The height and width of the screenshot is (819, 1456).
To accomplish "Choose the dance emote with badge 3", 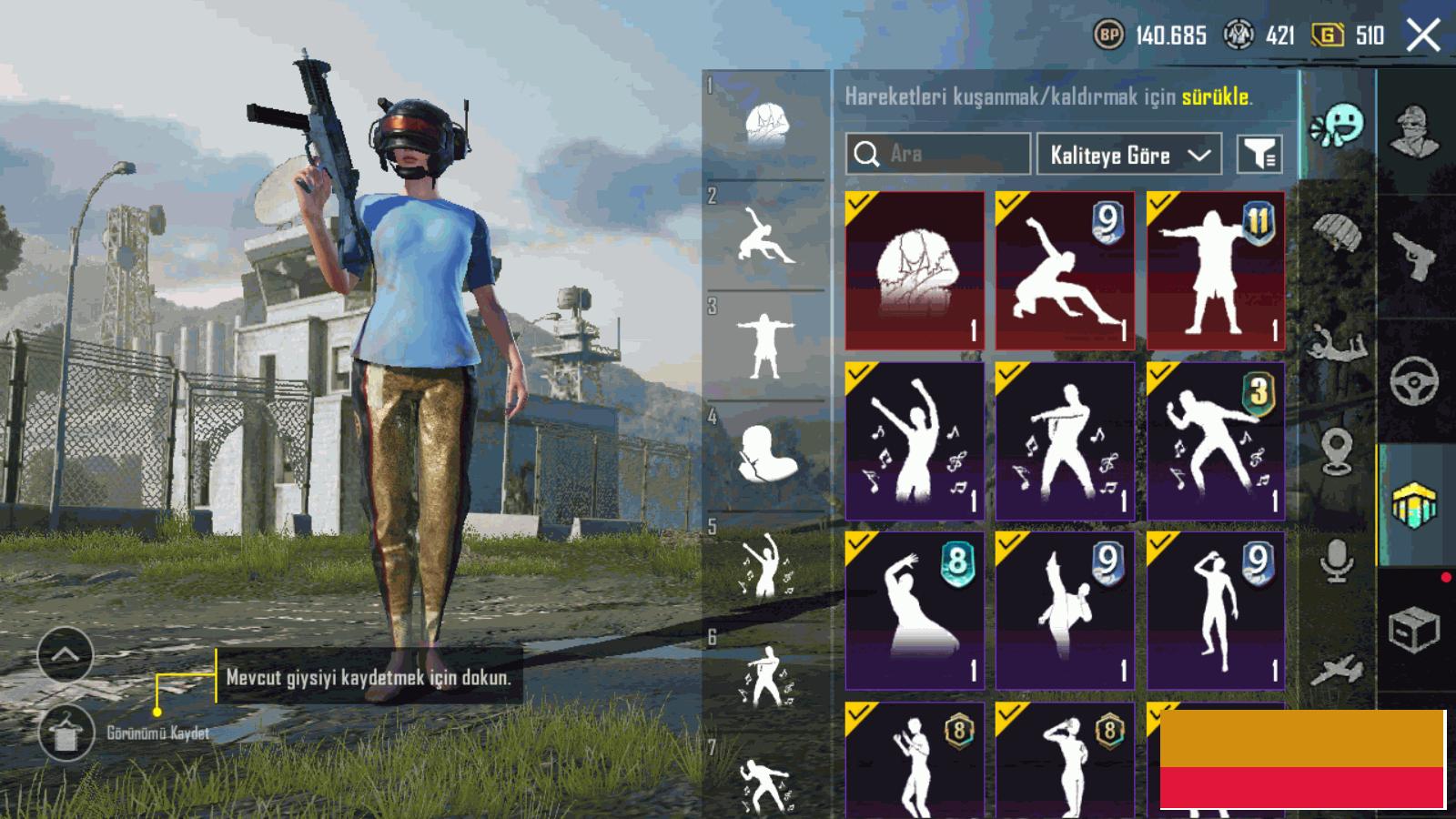I will (x=1216, y=441).
